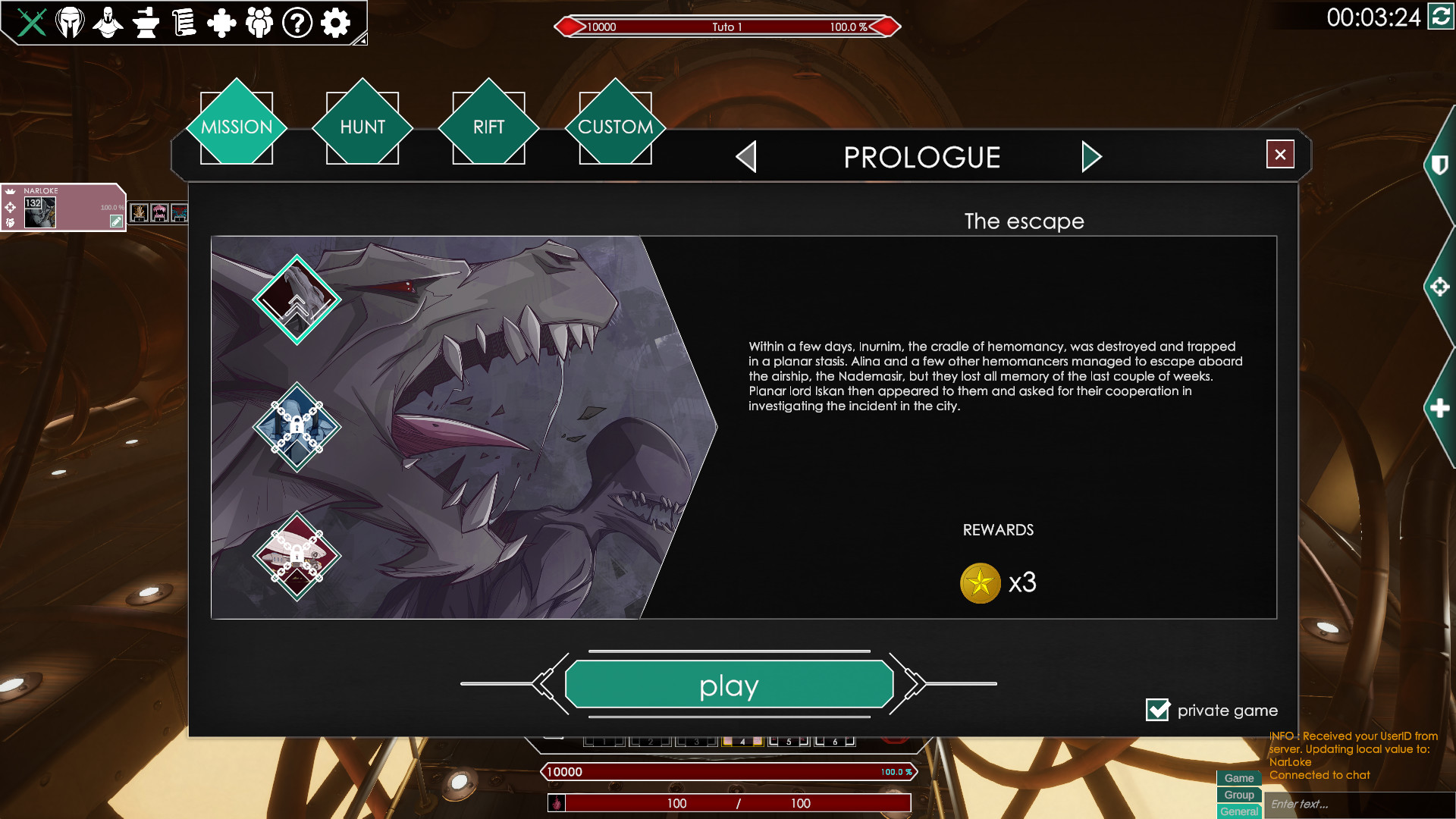The width and height of the screenshot is (1456, 819).
Task: Start the mission with the play button
Action: point(729,685)
